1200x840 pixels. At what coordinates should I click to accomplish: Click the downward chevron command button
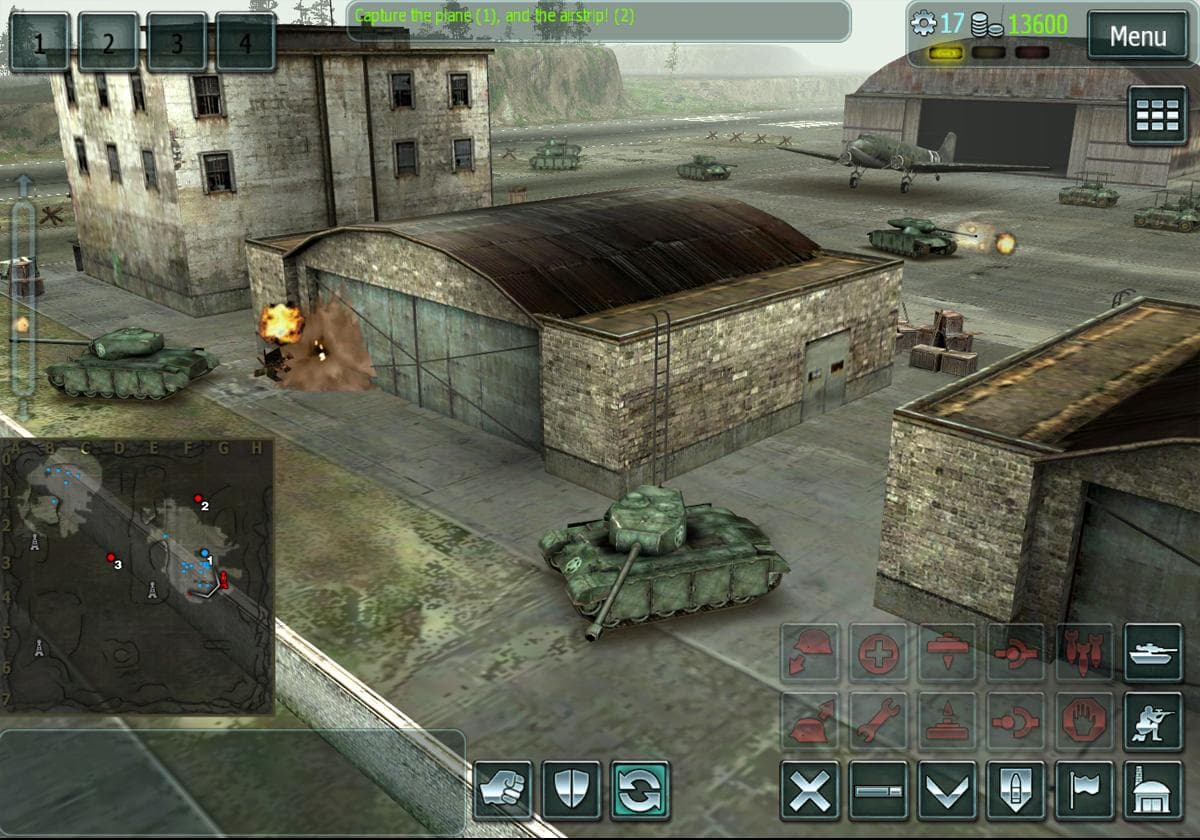(948, 790)
